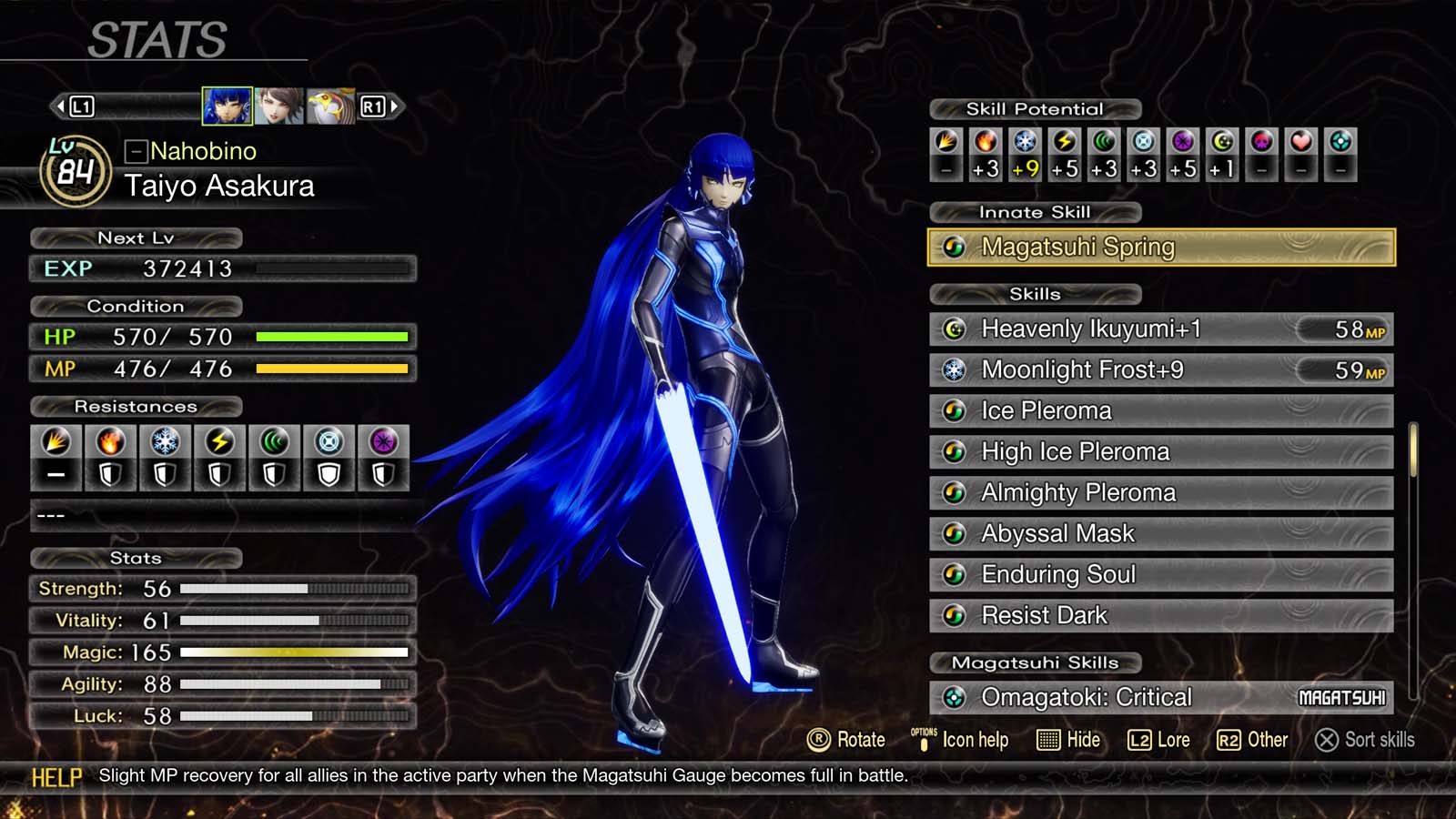The image size is (1456, 819).
Task: Select the Omagatoki: Critical skill icon
Action: tap(955, 697)
